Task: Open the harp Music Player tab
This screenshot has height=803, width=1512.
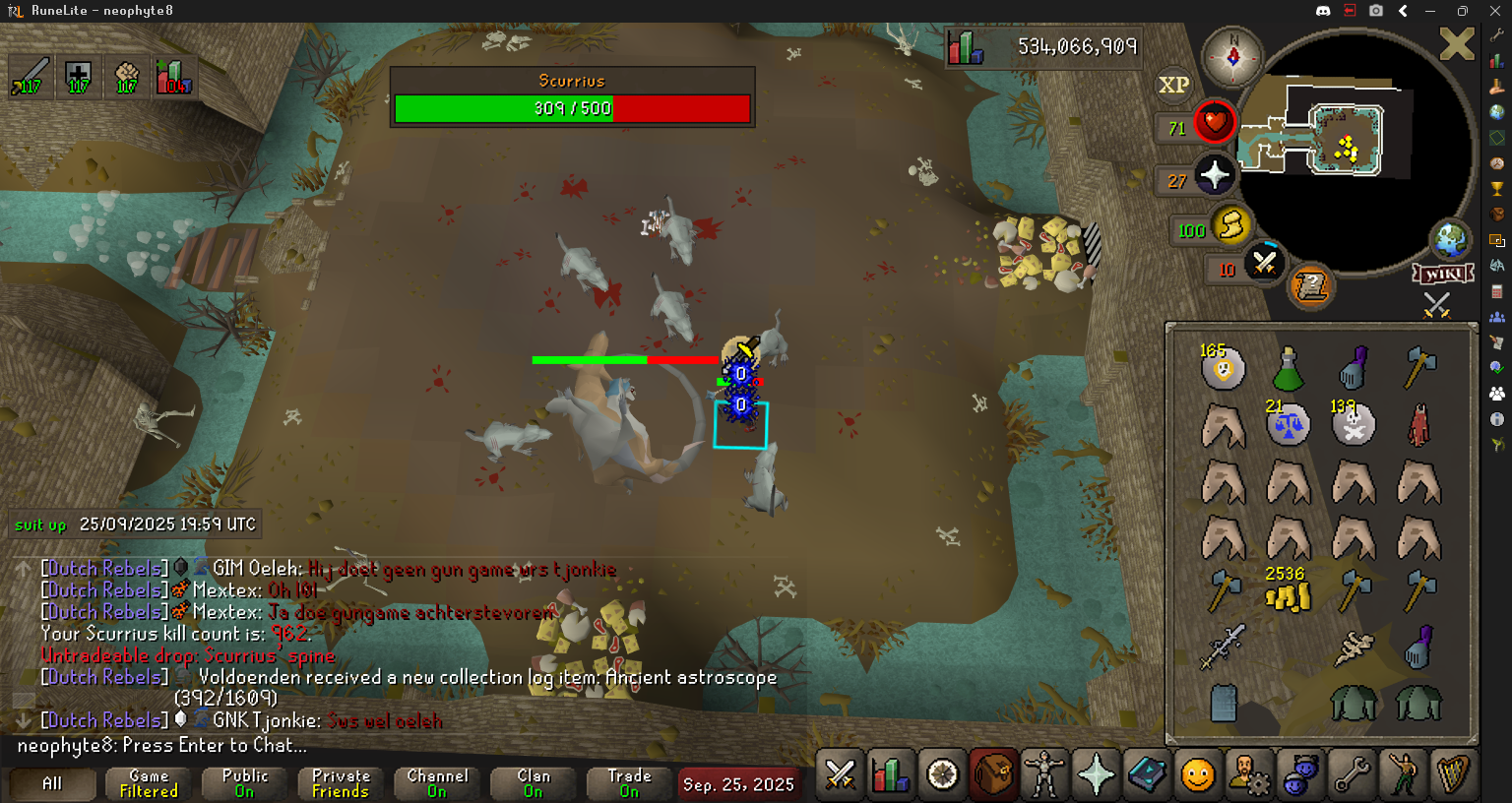Action: pyautogui.click(x=1453, y=775)
